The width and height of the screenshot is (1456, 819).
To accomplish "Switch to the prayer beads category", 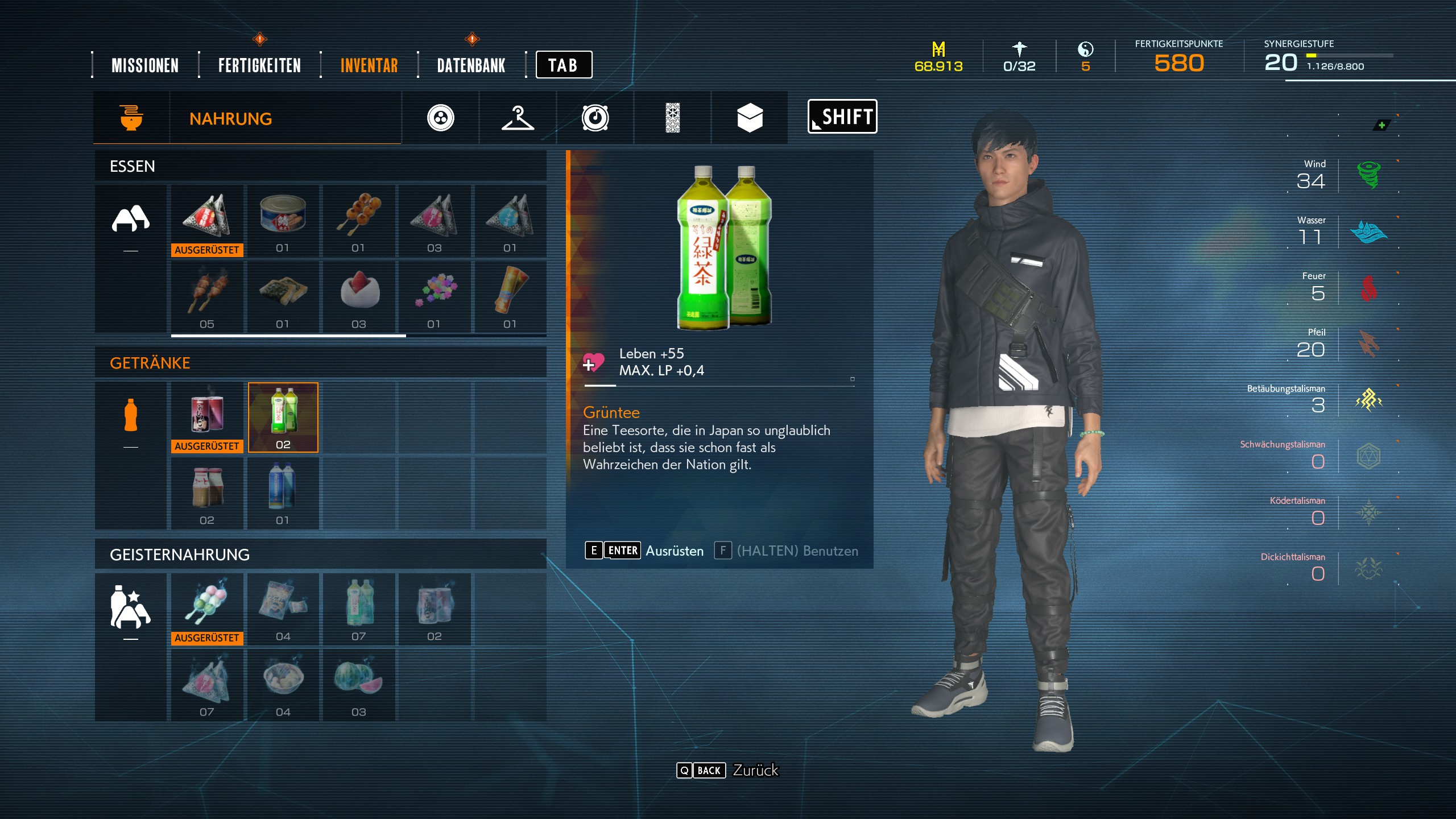I will coord(441,118).
